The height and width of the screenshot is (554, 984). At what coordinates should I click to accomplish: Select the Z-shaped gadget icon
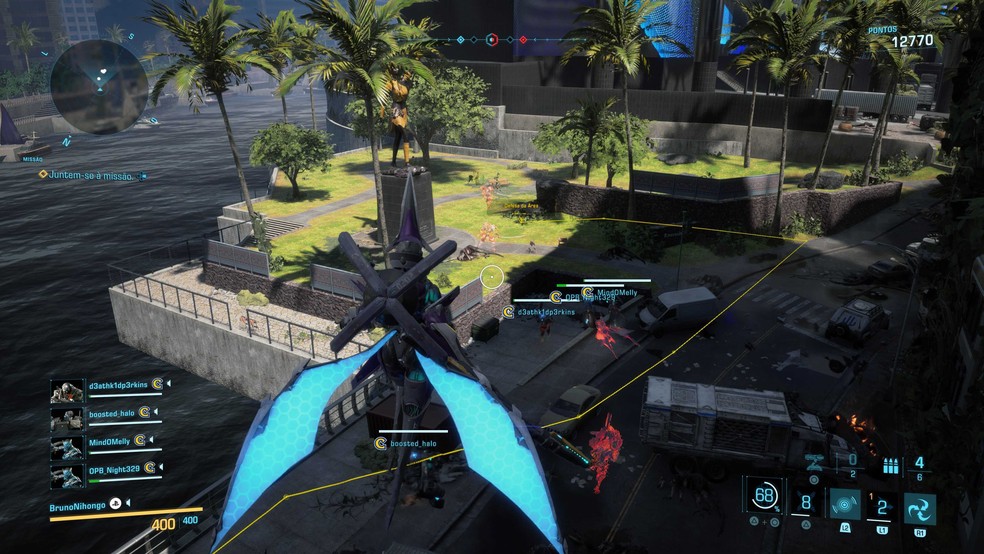click(815, 462)
